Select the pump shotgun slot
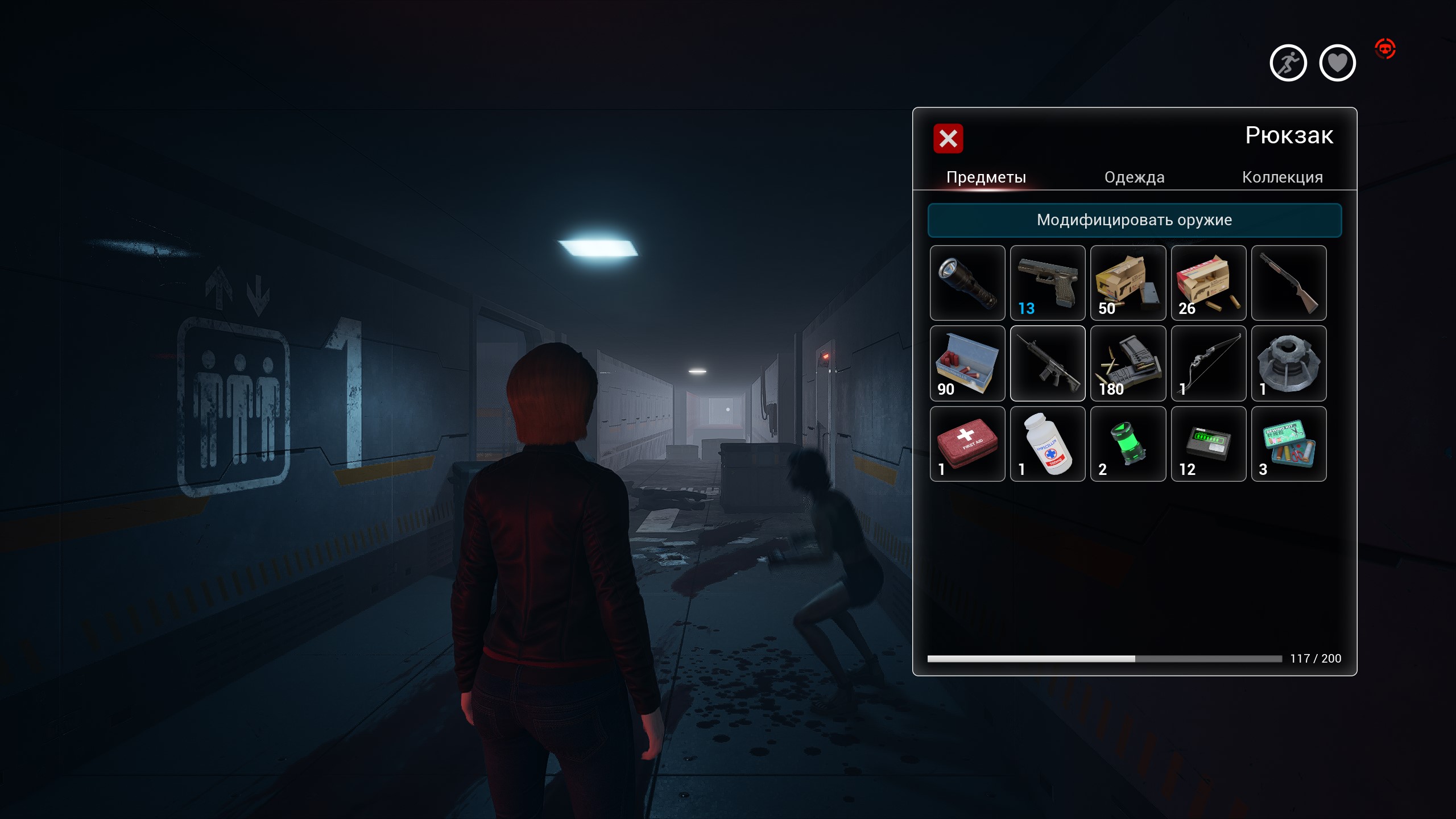The image size is (1456, 819). [1288, 283]
